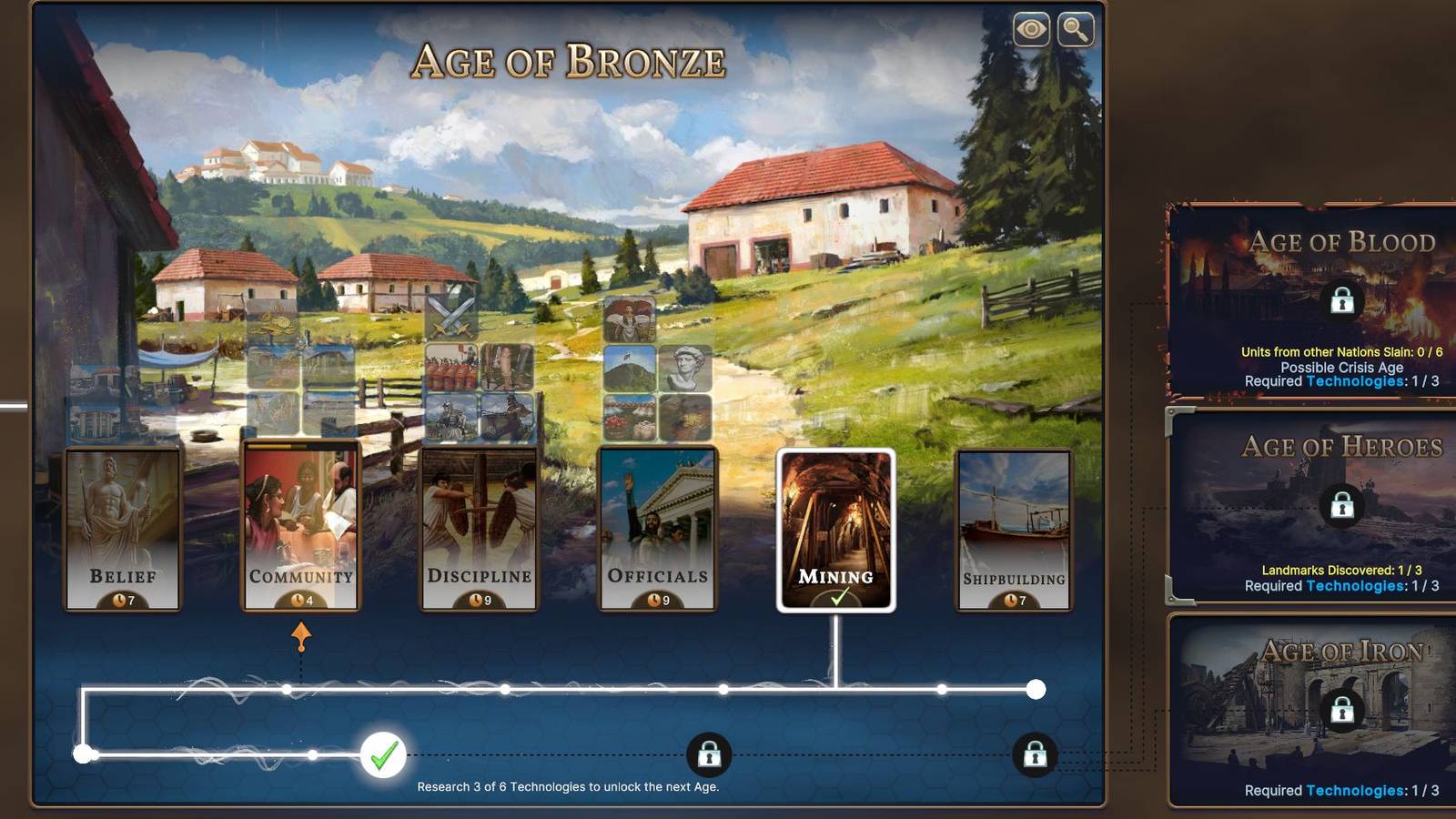The height and width of the screenshot is (819, 1456).
Task: Select the Shipbuilding technology card
Action: point(1013,528)
